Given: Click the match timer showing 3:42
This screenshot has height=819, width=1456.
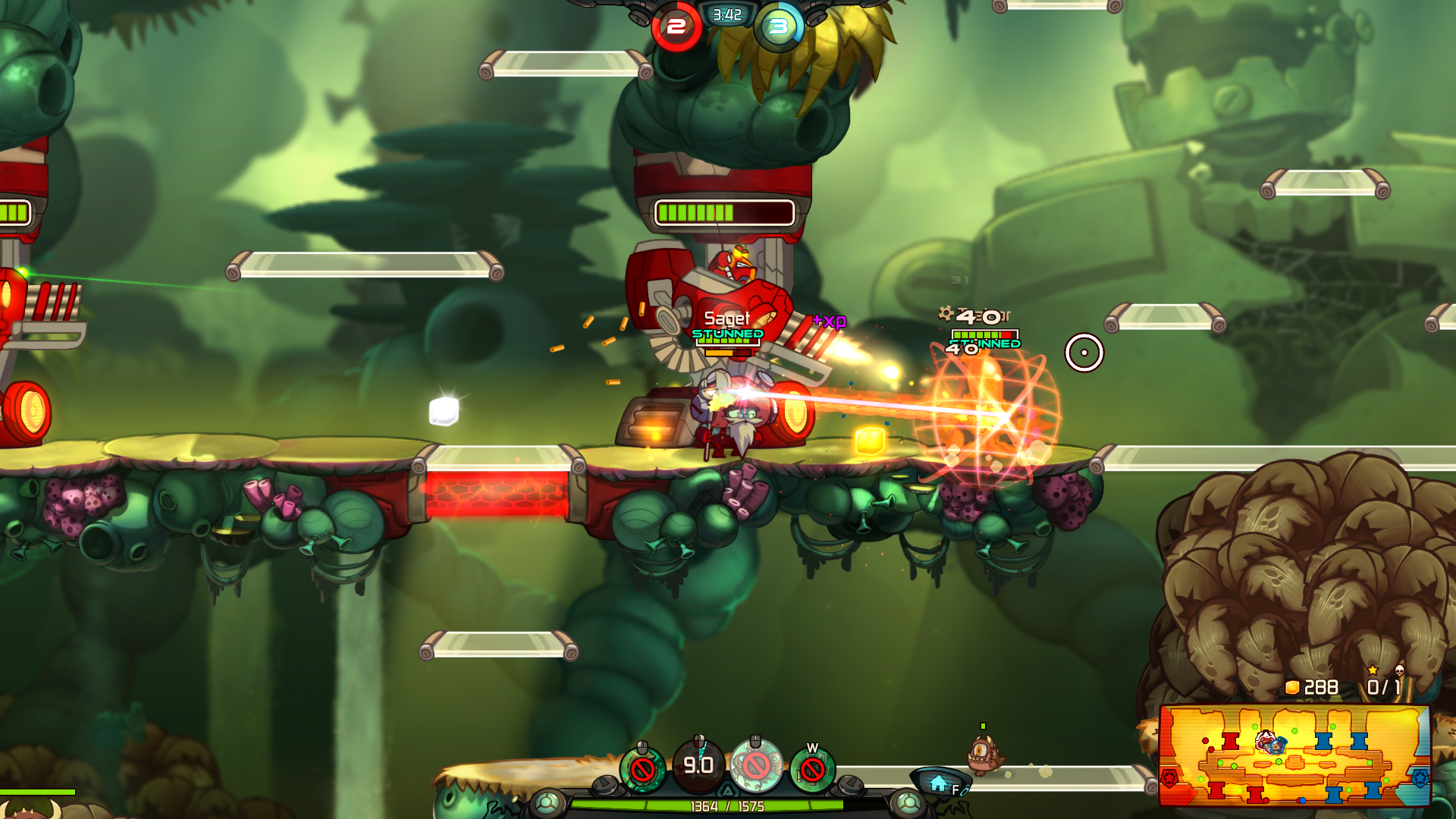Looking at the screenshot, I should coord(726,13).
